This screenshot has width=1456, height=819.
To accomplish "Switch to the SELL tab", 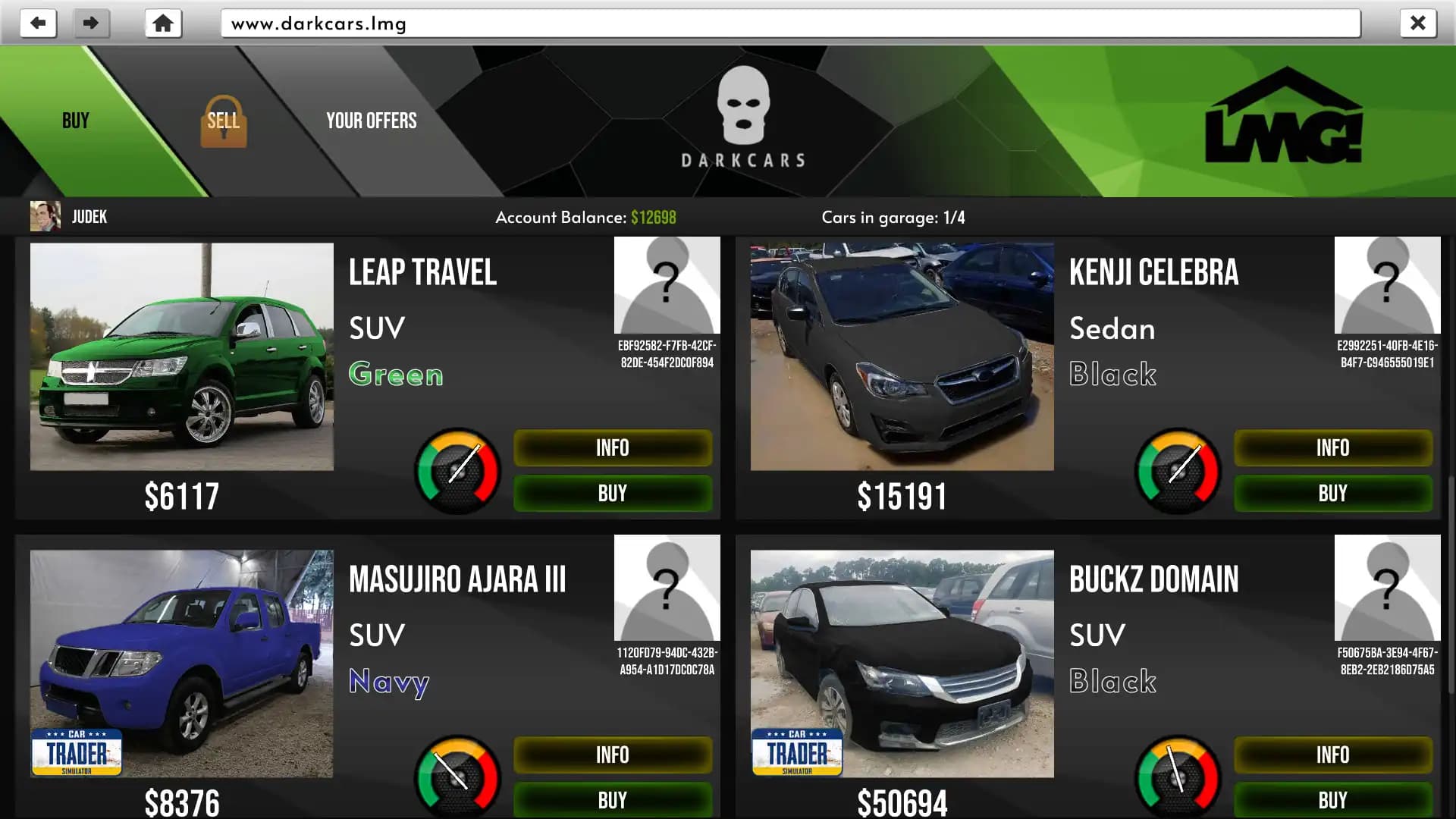I will (x=223, y=120).
